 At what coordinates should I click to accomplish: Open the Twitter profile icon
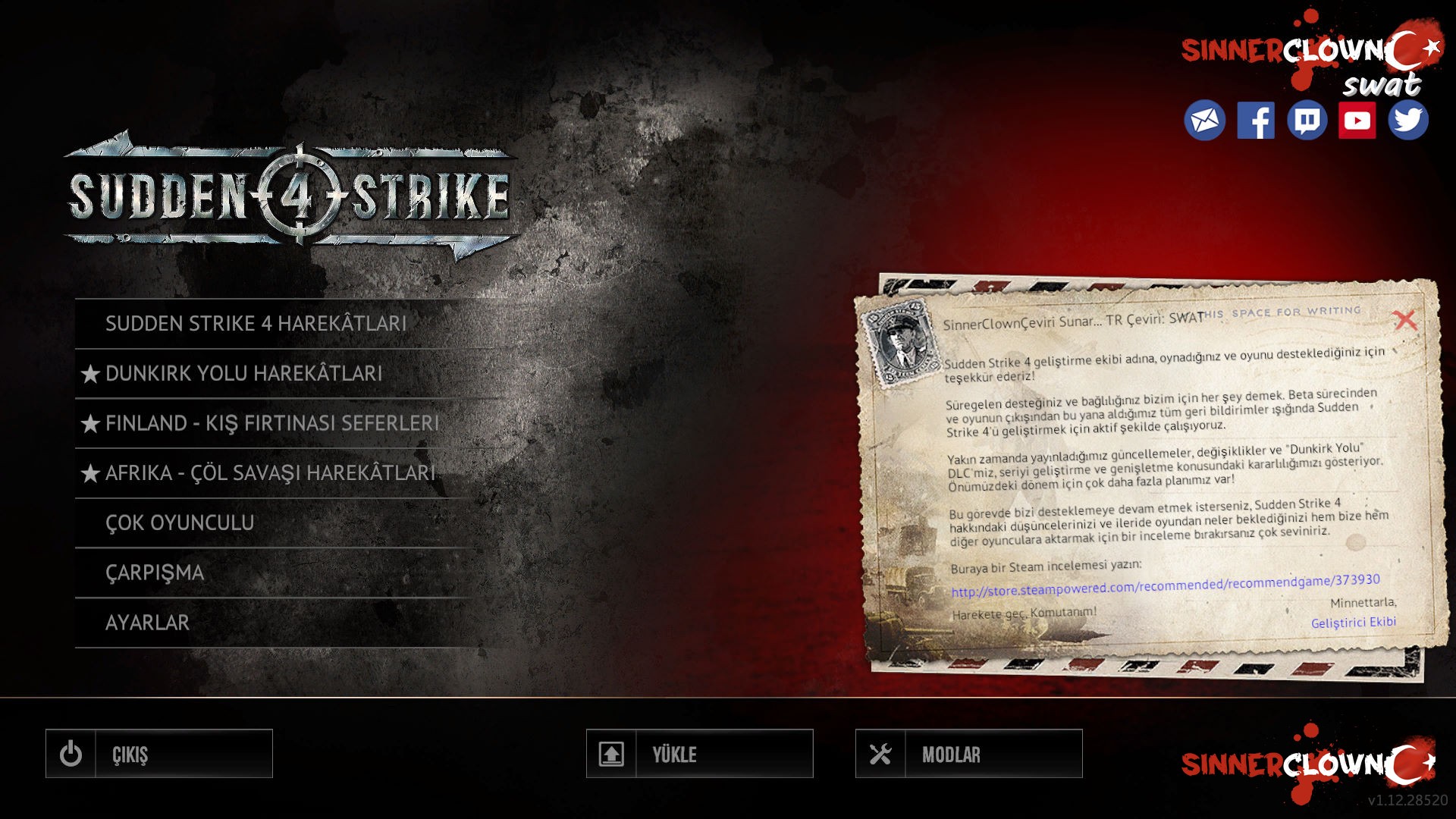click(x=1410, y=118)
